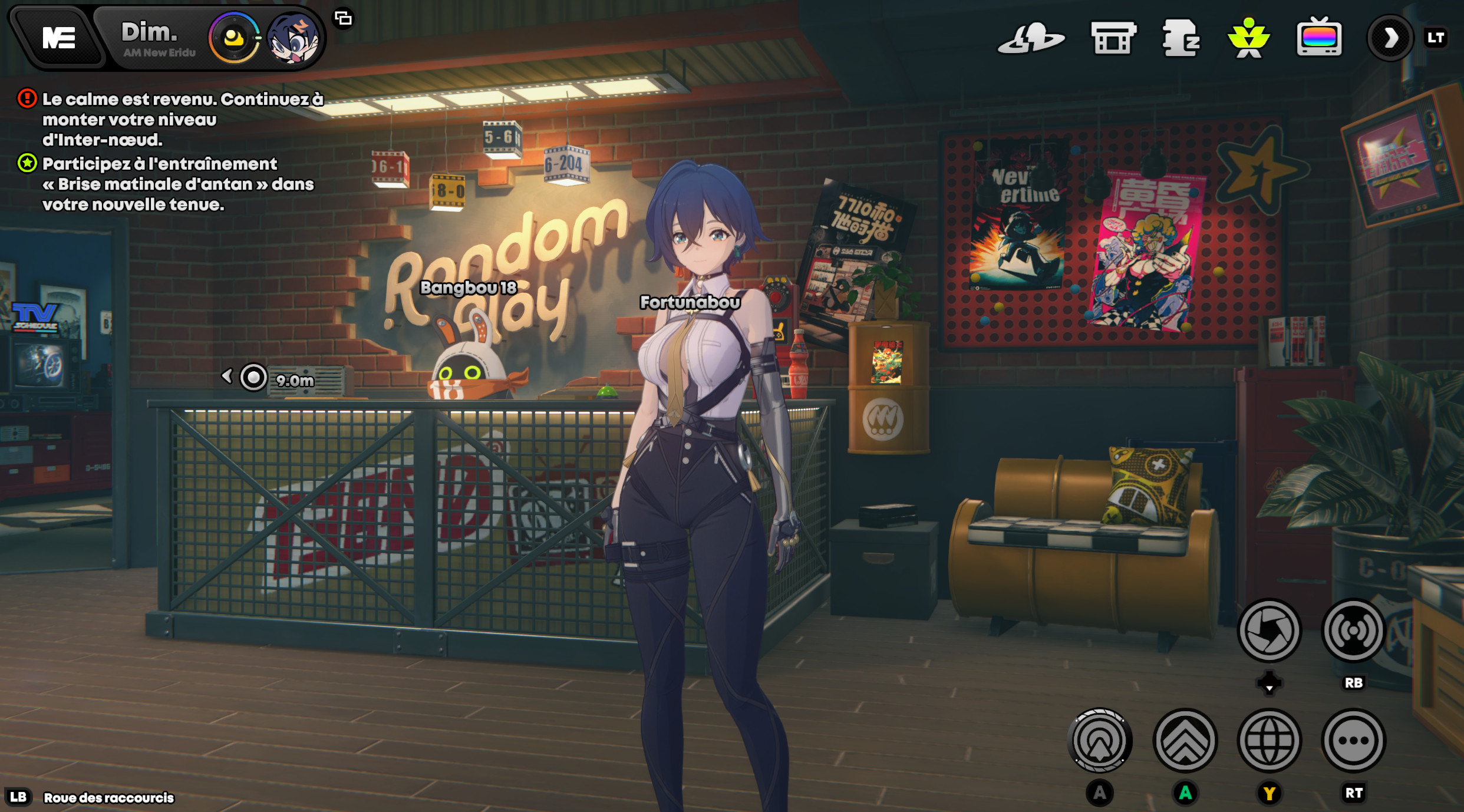The image size is (1464, 812).
Task: Open the rainbow TV events icon
Action: point(1320,41)
